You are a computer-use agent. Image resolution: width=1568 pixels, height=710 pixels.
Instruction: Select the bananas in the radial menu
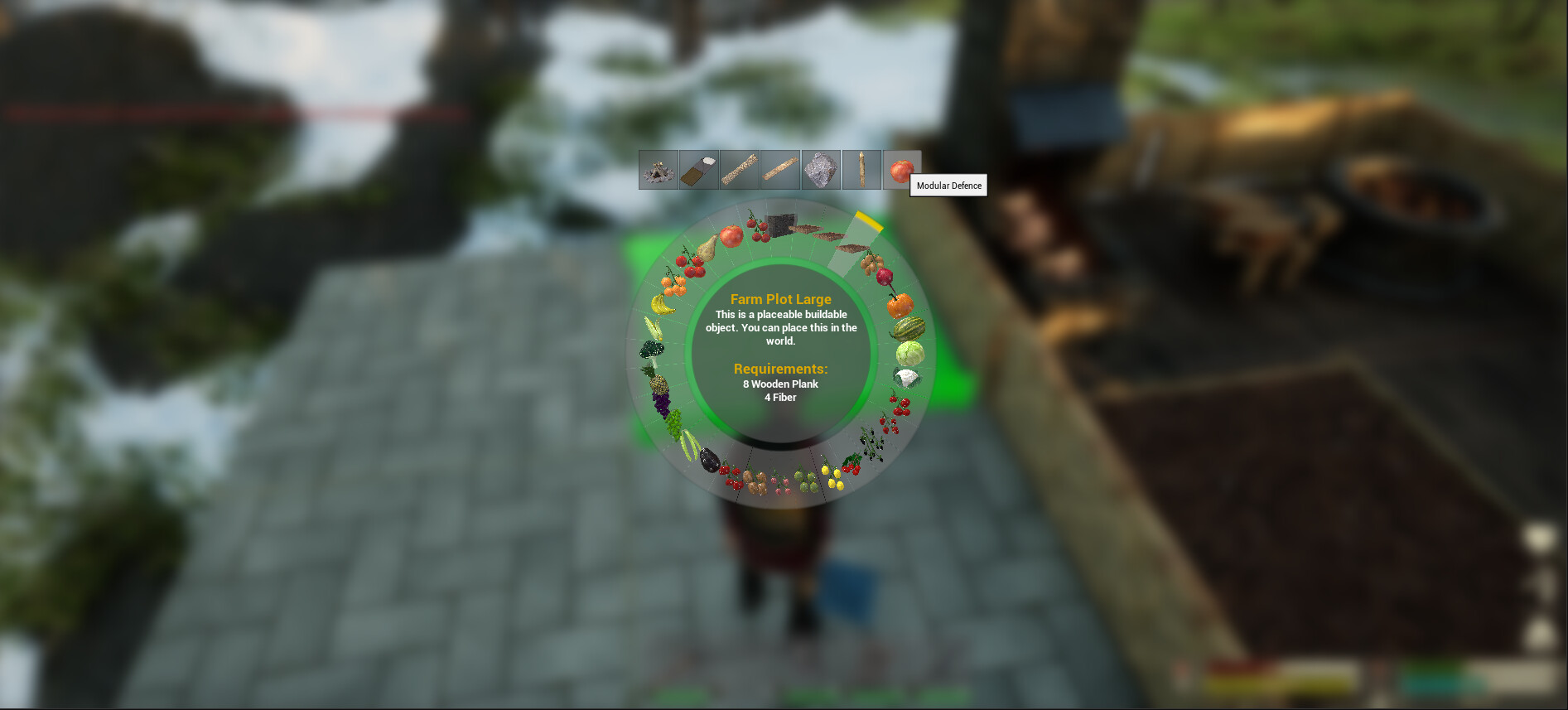click(x=663, y=306)
